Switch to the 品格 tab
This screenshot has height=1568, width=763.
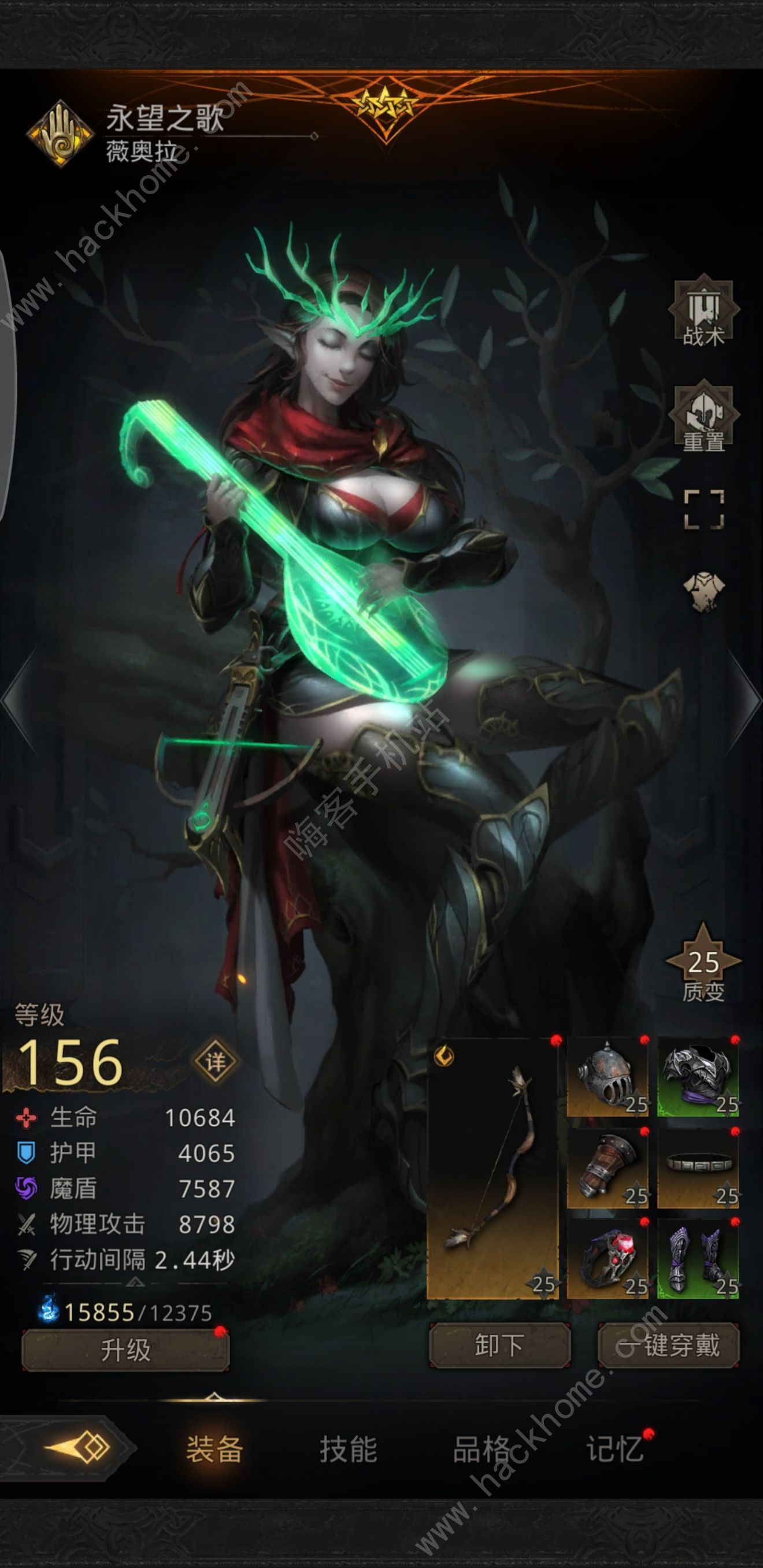(481, 1450)
